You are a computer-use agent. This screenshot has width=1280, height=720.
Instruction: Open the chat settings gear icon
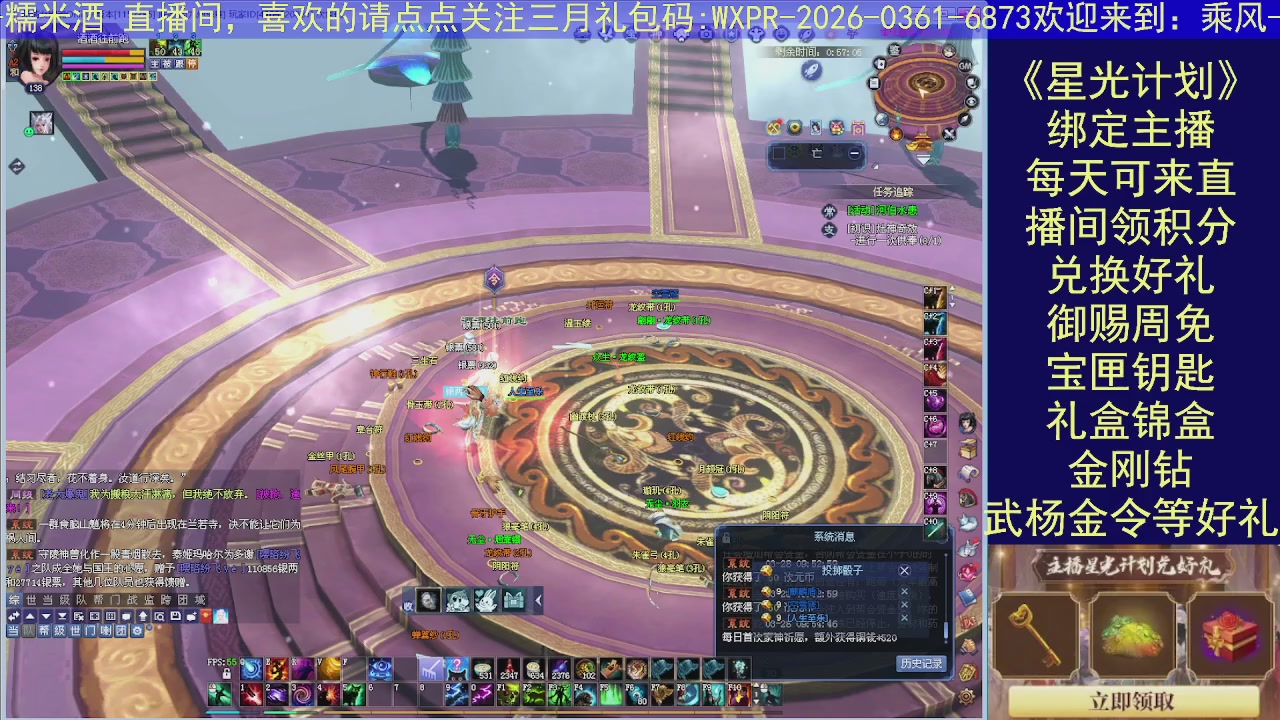[x=138, y=631]
